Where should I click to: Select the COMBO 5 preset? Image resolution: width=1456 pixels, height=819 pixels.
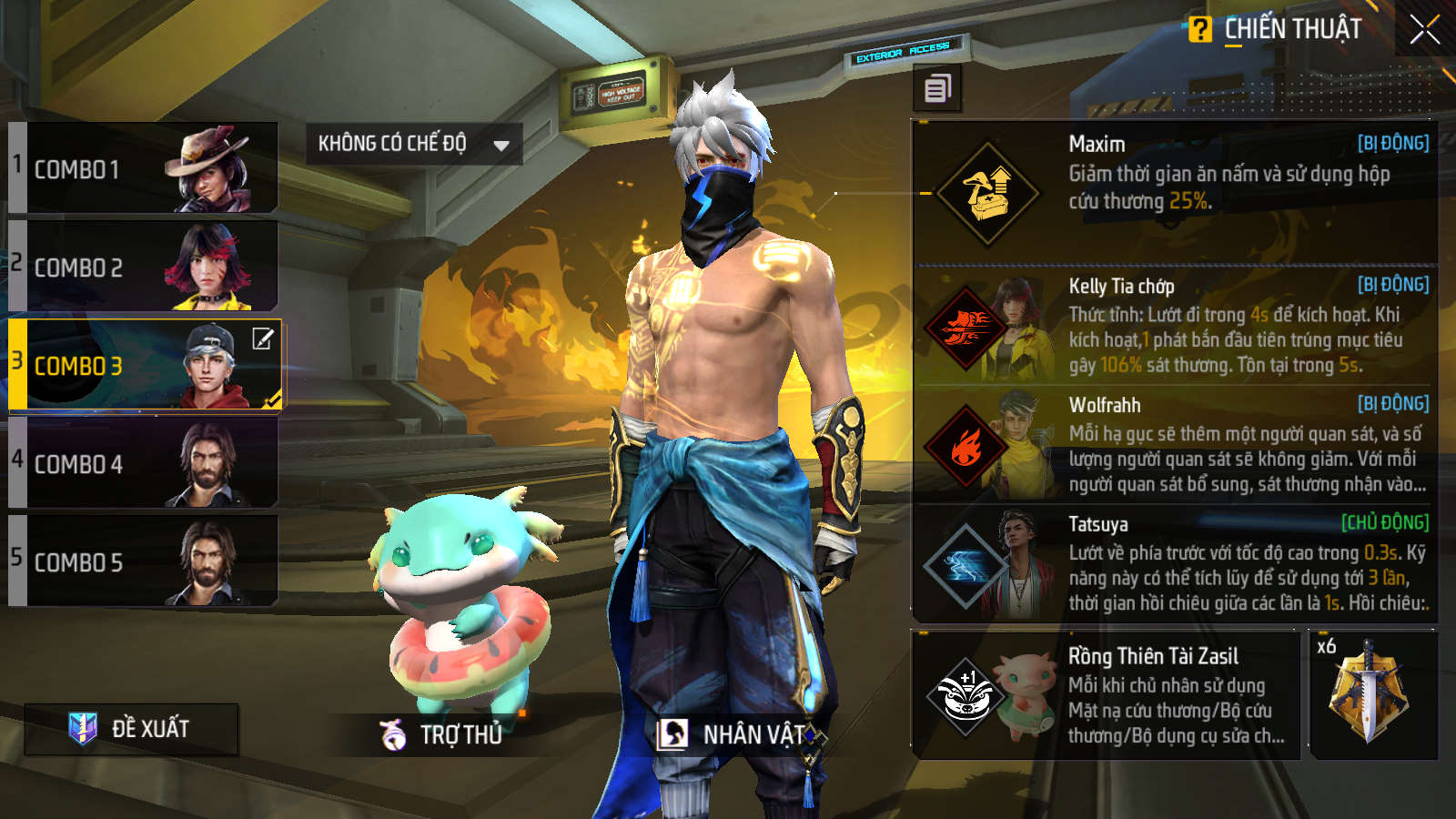coord(144,561)
